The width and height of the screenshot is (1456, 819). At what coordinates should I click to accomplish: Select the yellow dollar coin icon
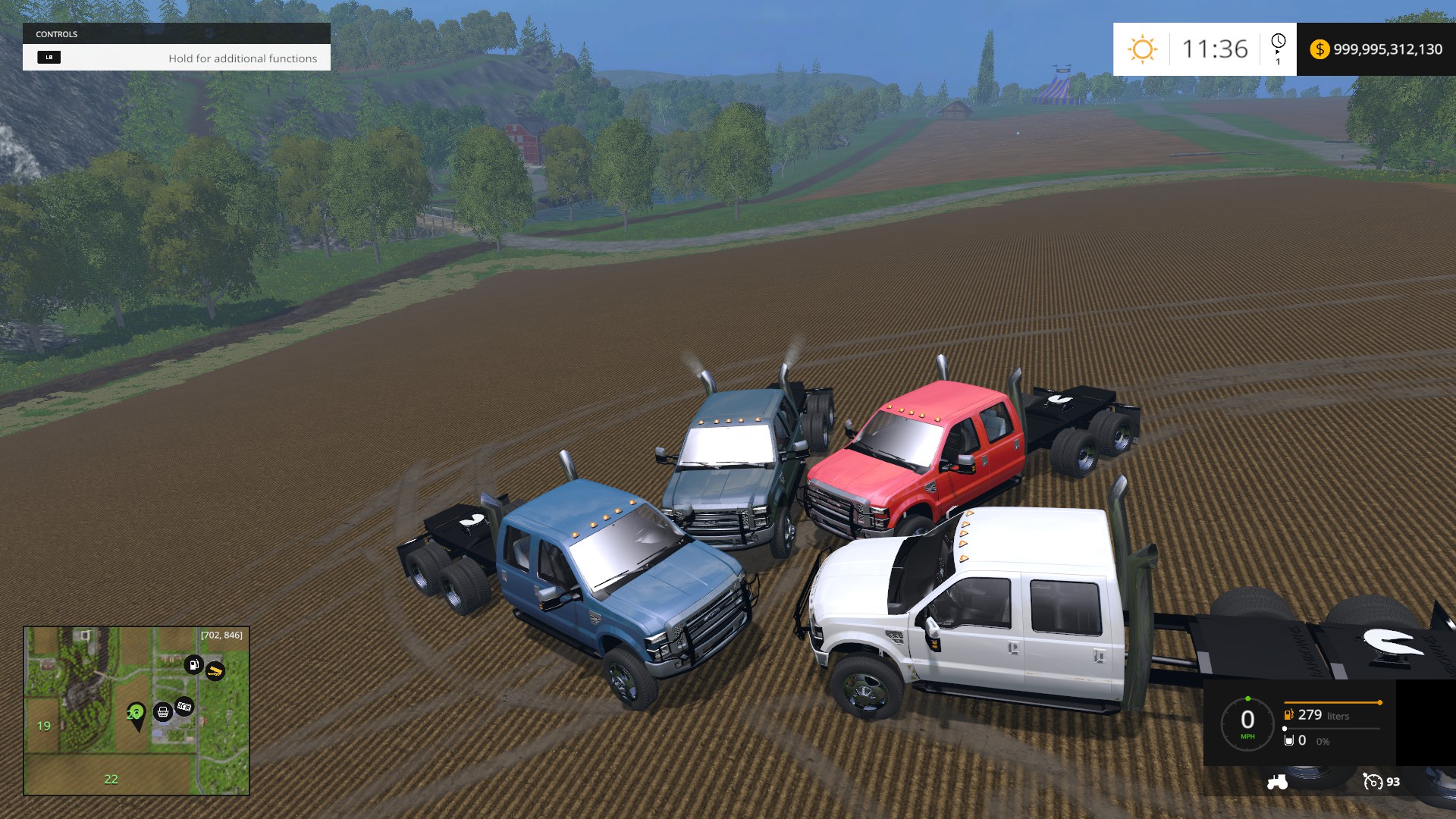[x=1322, y=50]
